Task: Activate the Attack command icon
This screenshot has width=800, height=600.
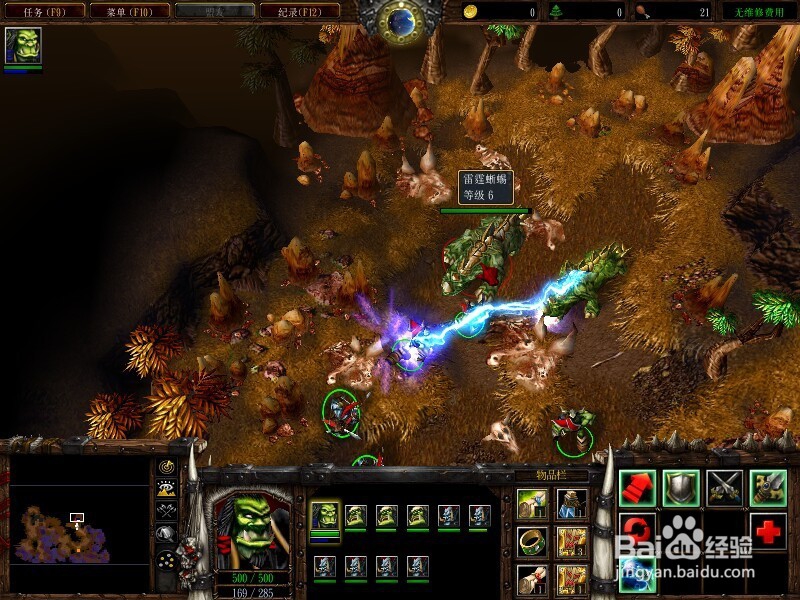Action: coord(768,488)
